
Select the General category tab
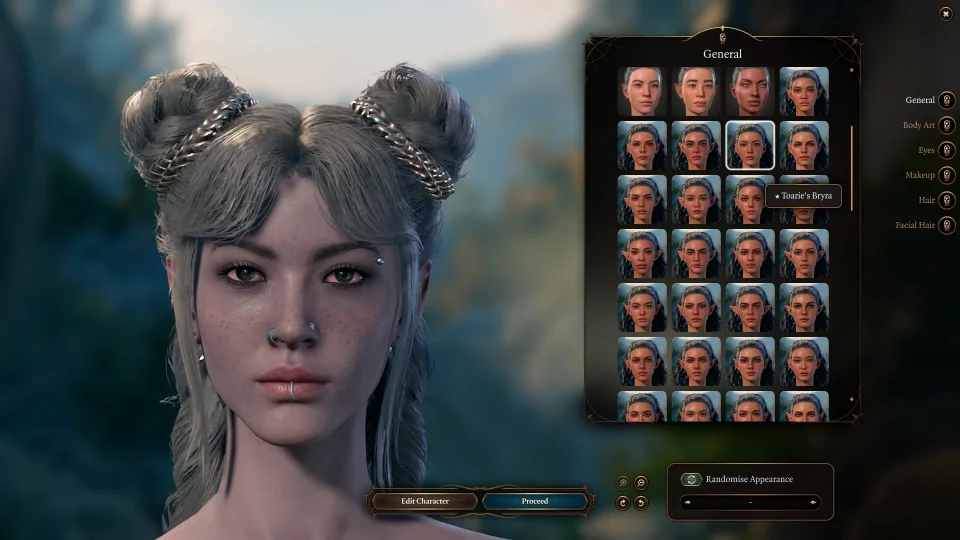pyautogui.click(x=946, y=100)
